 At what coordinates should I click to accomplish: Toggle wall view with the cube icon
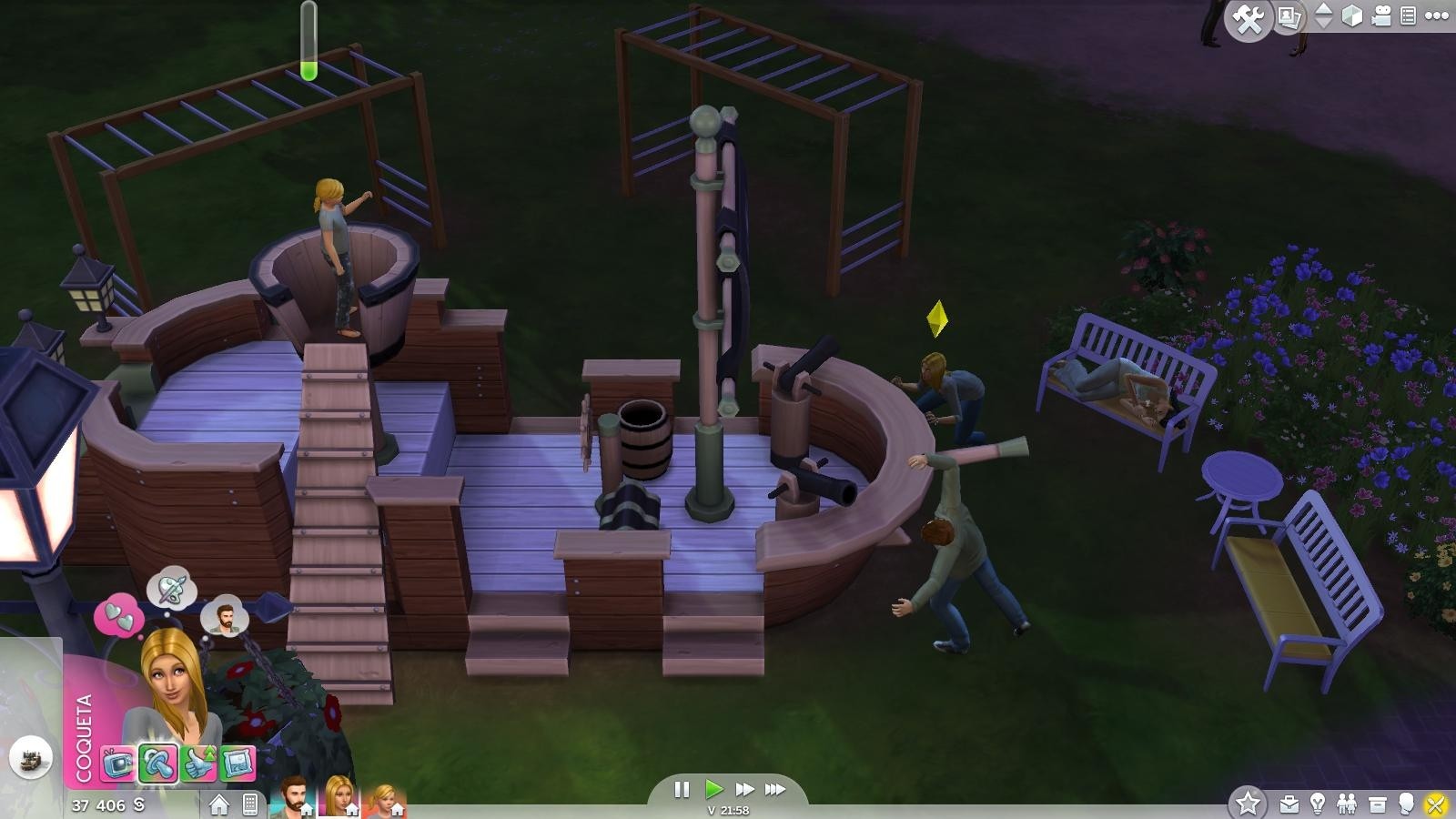point(1352,16)
